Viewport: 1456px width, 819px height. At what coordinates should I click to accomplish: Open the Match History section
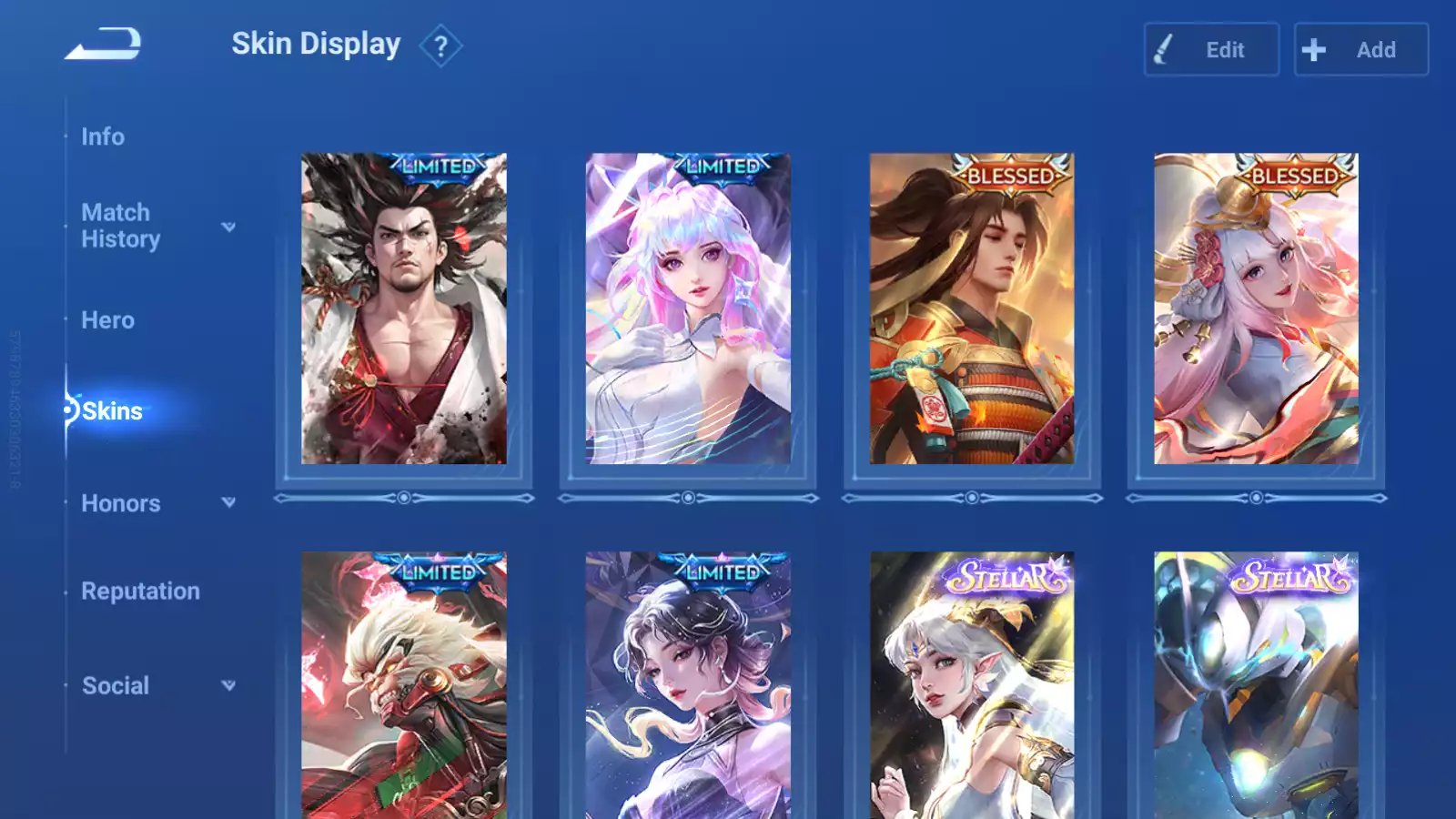[121, 226]
